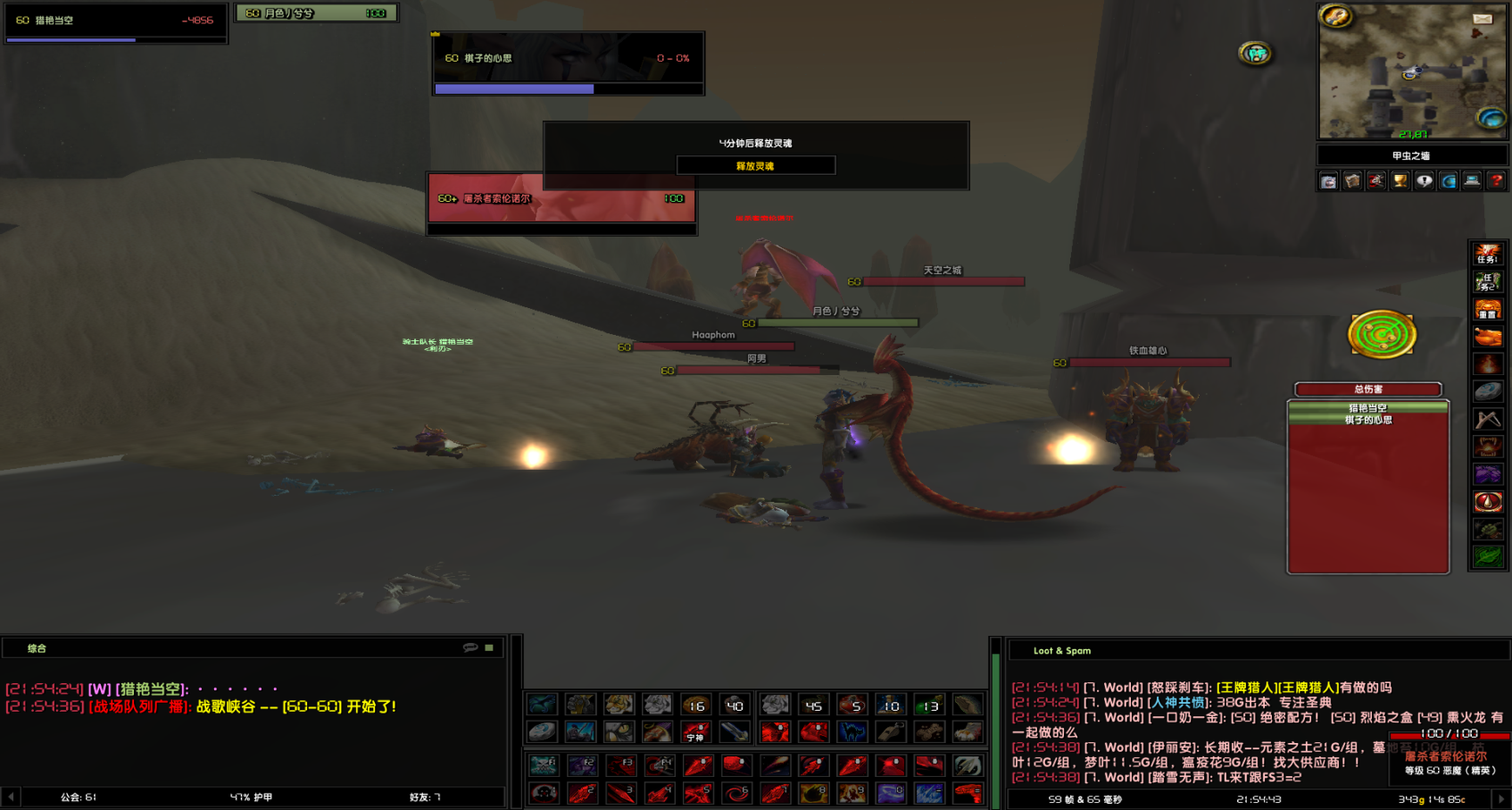1512x810 pixels.
Task: Select the target frame 屠杀者索伦诺尔
Action: pos(561,198)
